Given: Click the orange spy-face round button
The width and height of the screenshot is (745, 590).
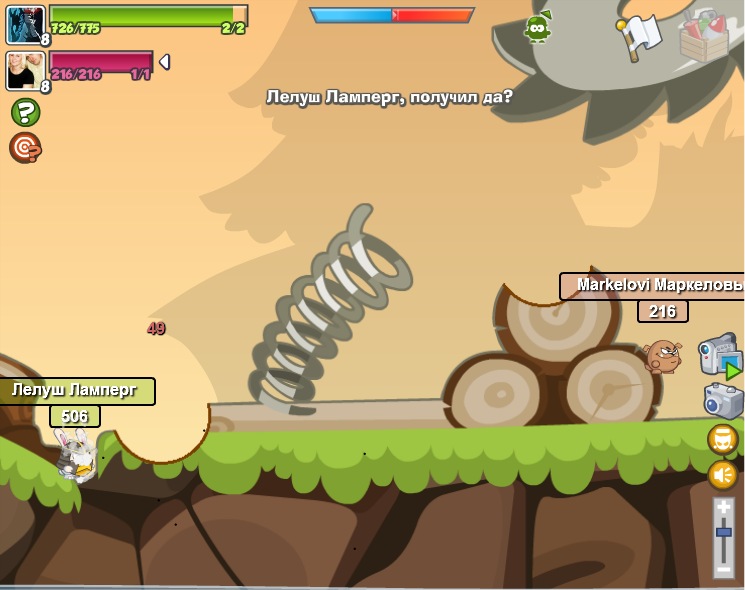Looking at the screenshot, I should coord(723,439).
